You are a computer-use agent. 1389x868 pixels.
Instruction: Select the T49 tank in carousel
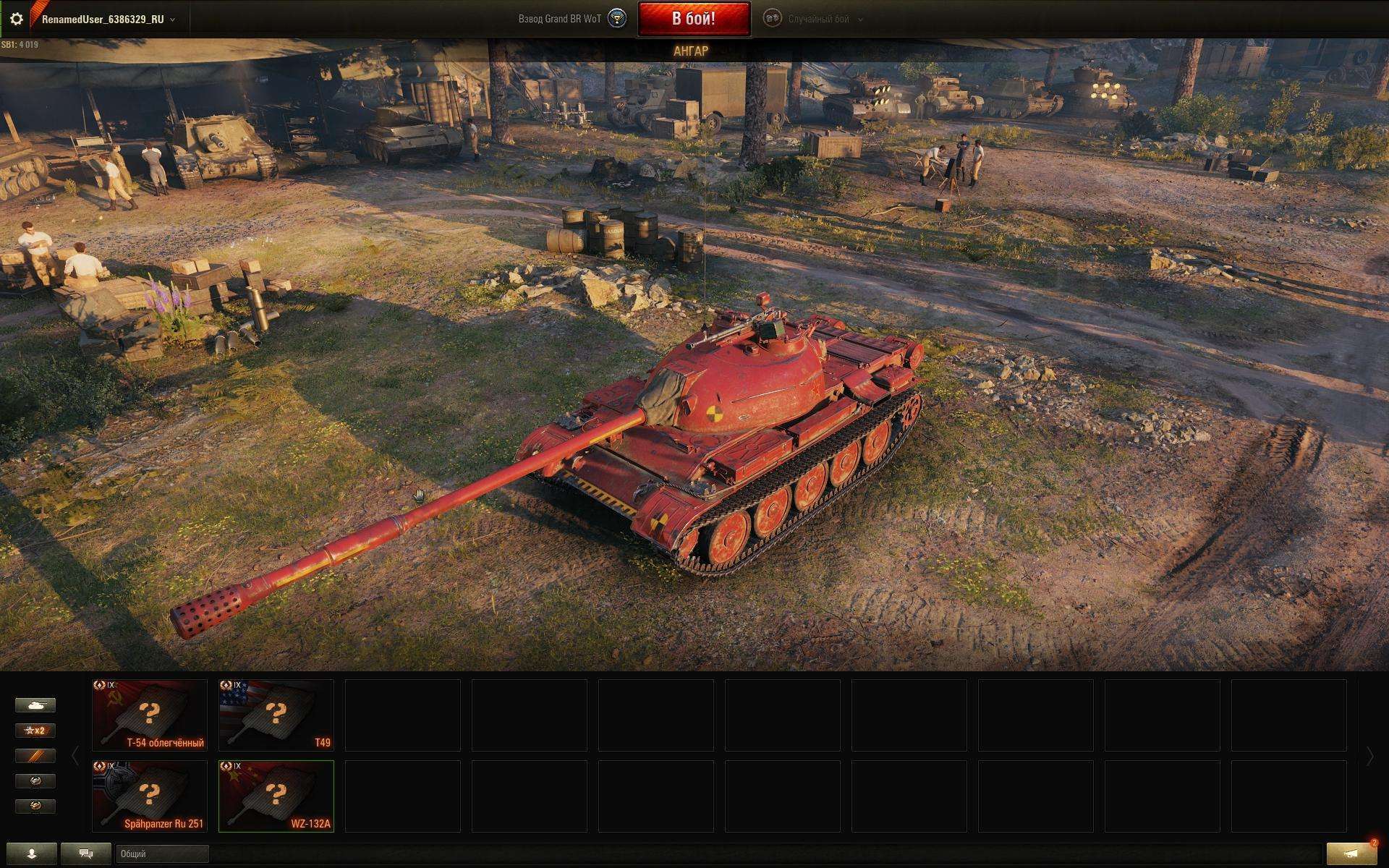click(x=276, y=715)
